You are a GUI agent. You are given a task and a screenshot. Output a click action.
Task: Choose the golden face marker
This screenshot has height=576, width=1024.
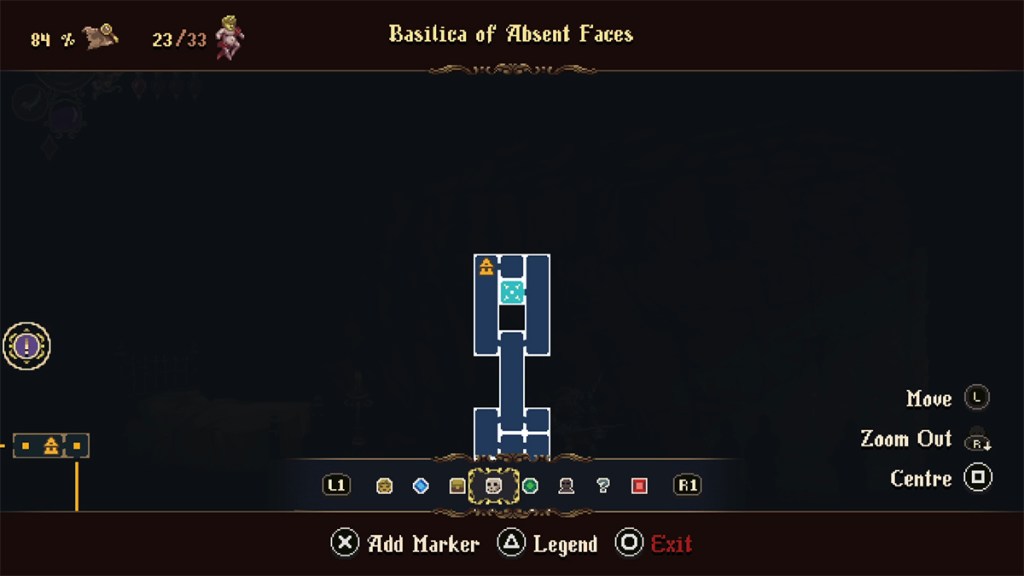[385, 486]
